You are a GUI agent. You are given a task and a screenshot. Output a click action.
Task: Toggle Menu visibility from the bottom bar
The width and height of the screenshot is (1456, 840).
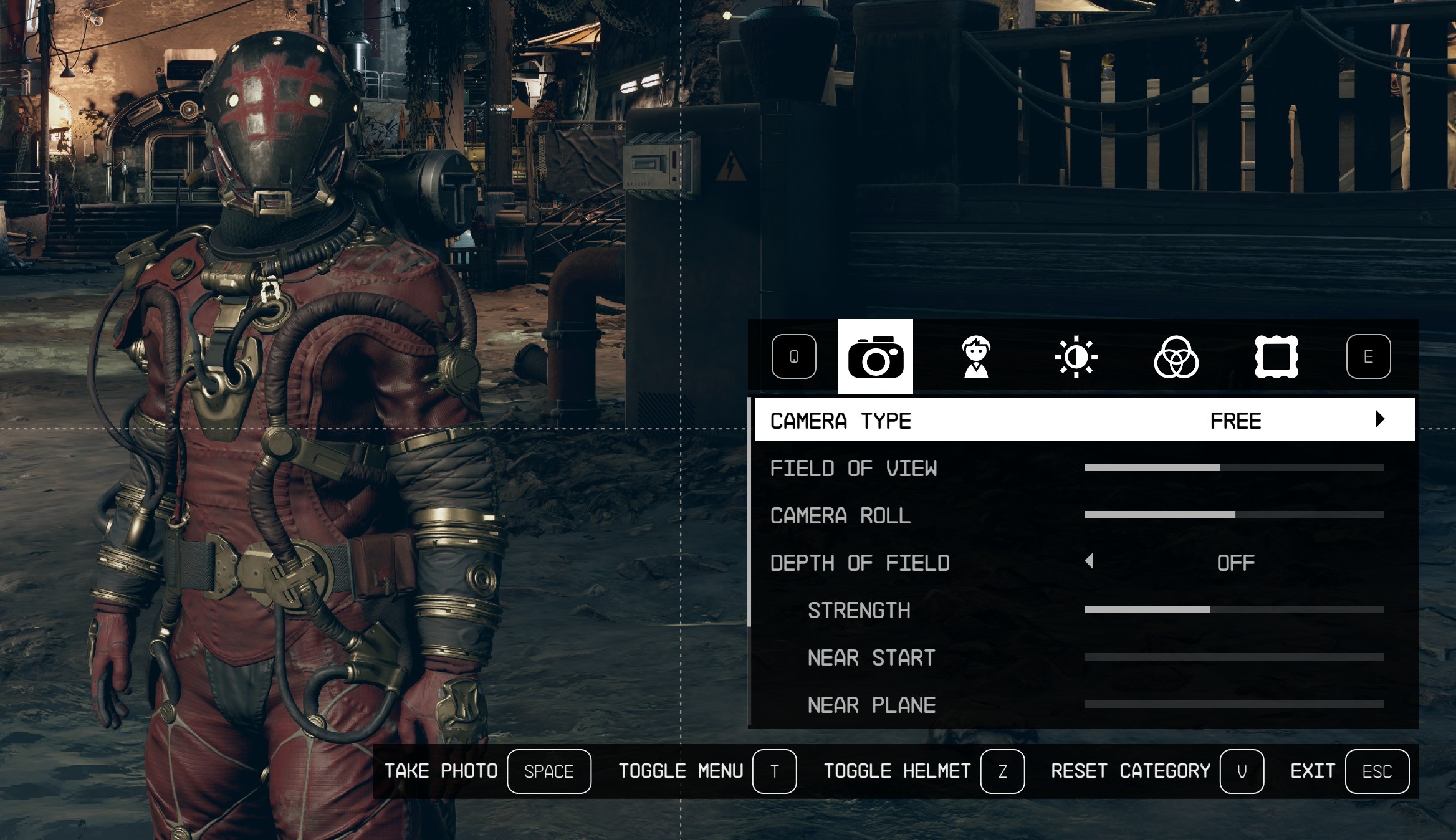pyautogui.click(x=774, y=771)
